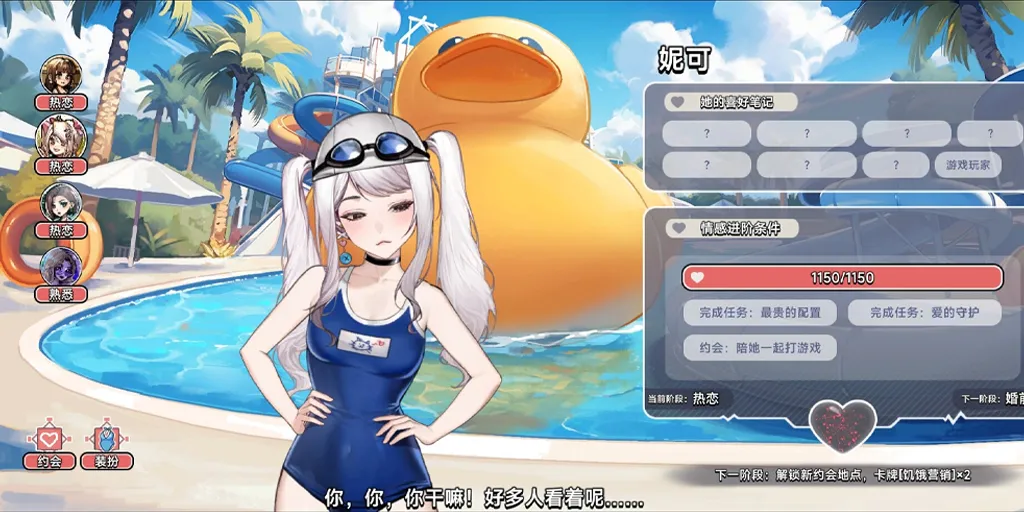Pick the dark-haired girl portrait
The width and height of the screenshot is (1024, 512).
pos(60,203)
